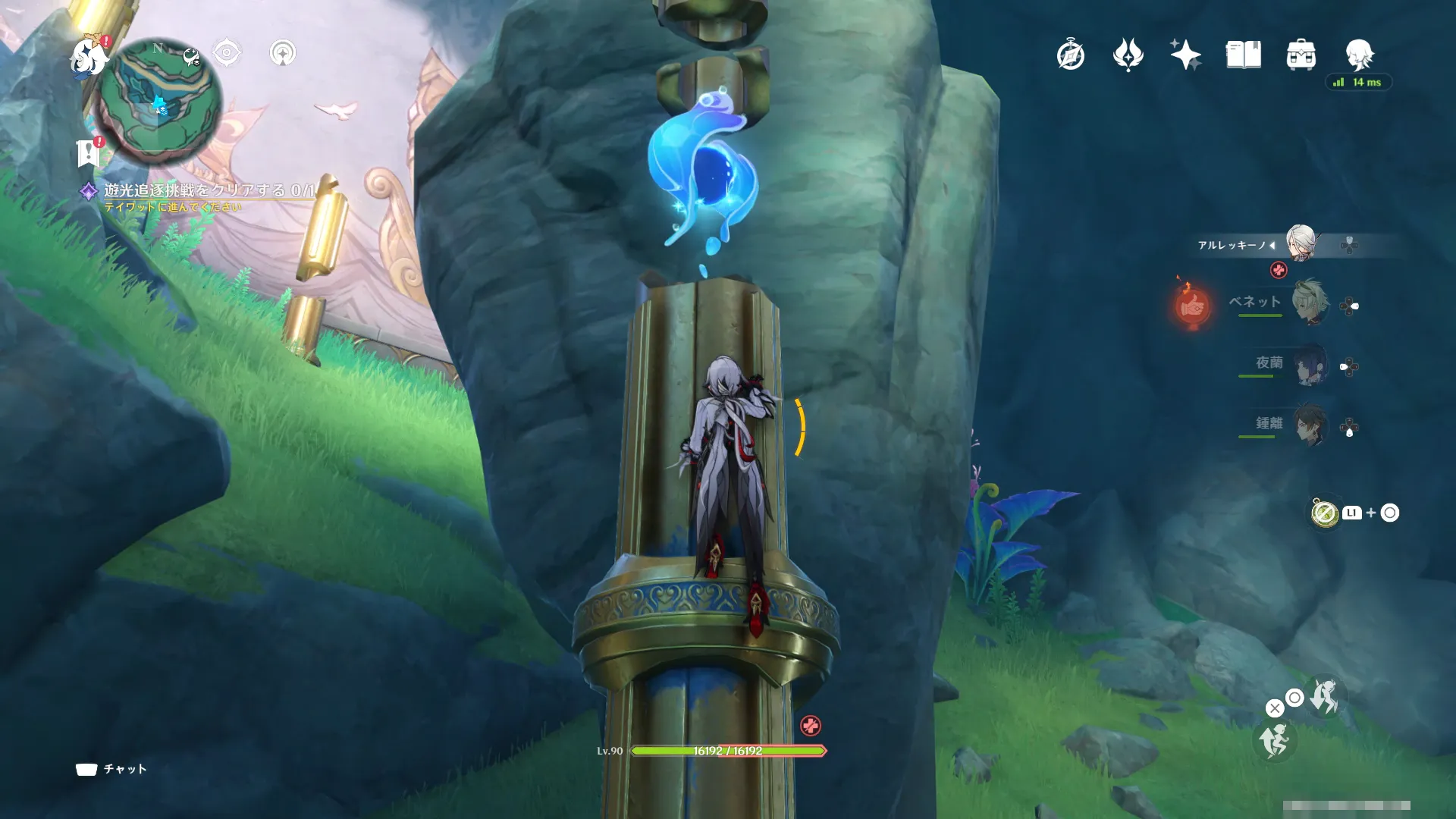
Task: Switch to party member ベネット
Action: point(1309,303)
